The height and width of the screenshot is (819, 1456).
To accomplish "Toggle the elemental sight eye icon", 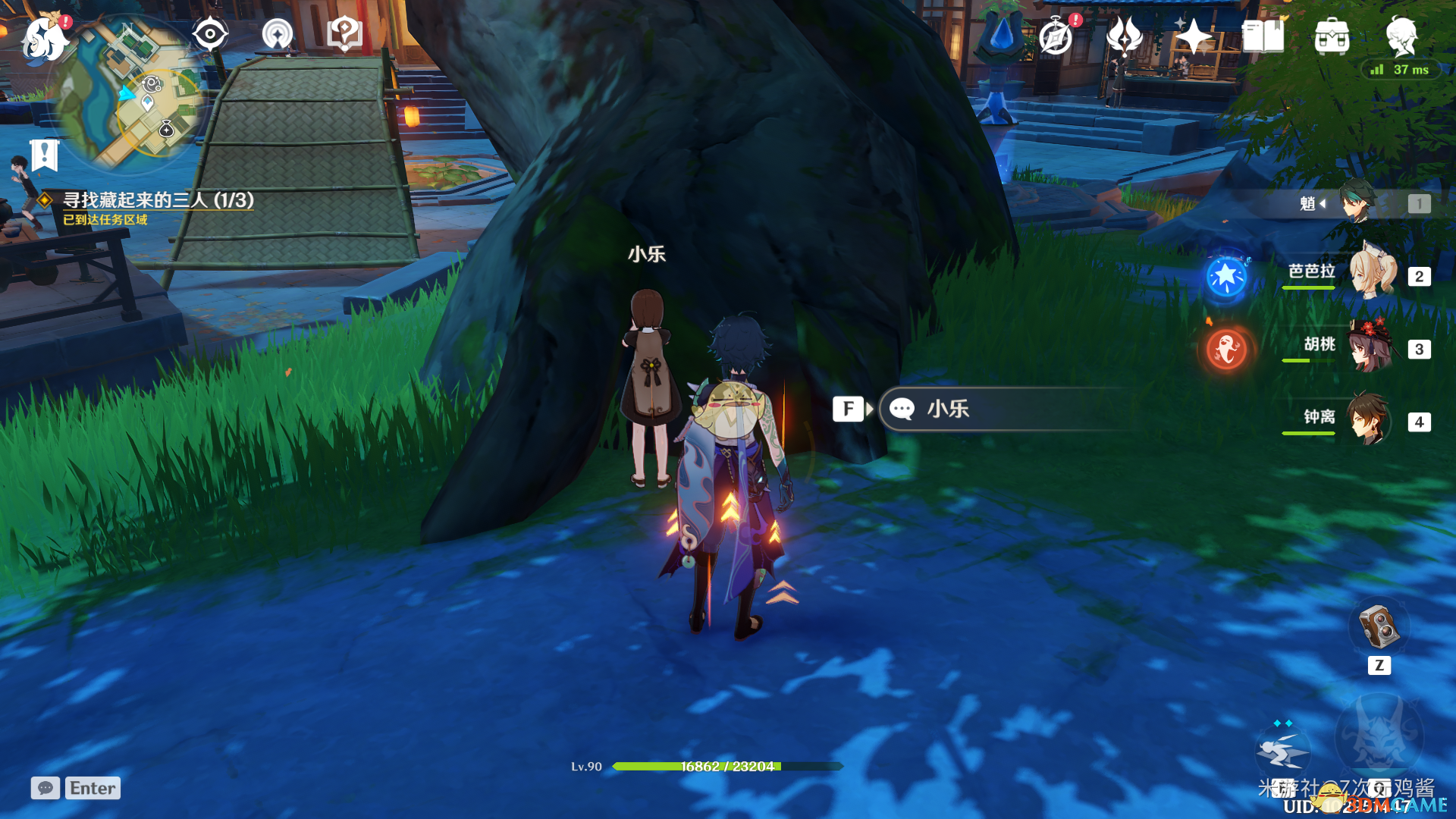I will 210,35.
